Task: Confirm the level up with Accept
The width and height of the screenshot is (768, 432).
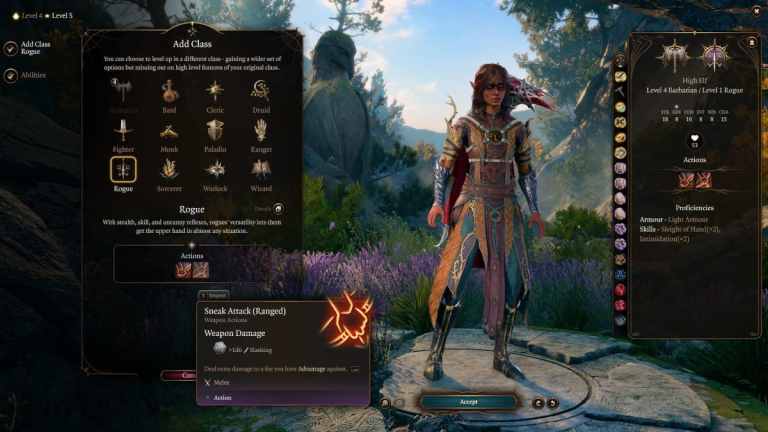Action: (x=468, y=402)
